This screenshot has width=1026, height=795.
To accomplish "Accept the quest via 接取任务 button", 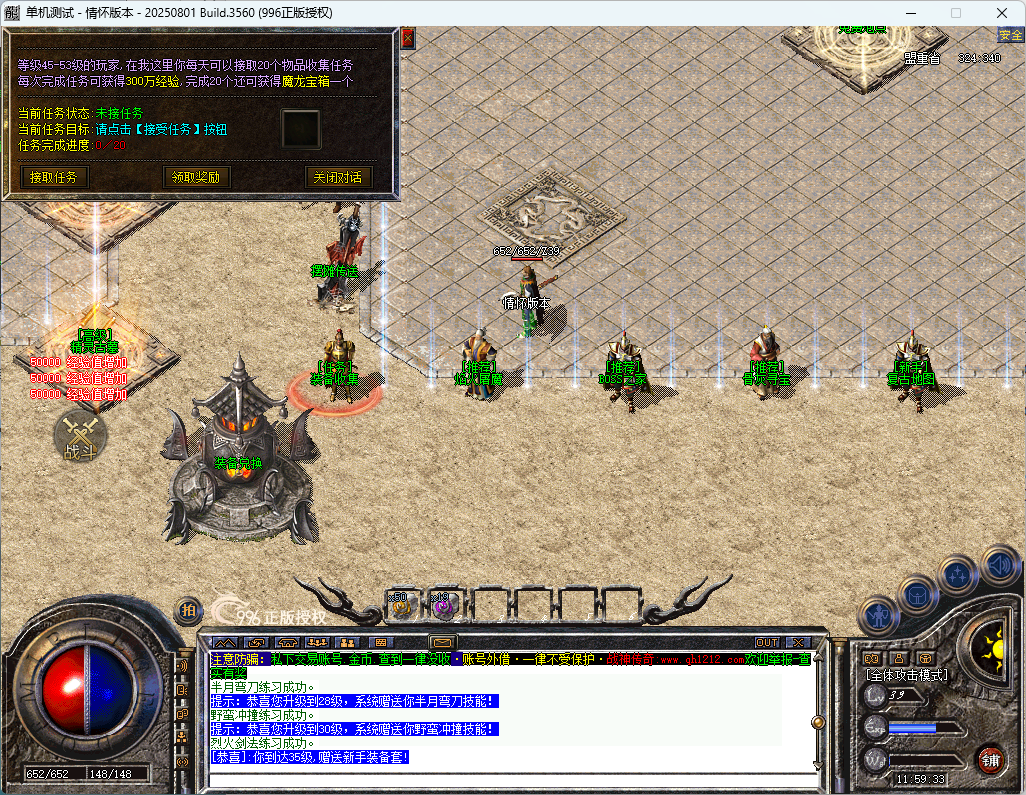I will pyautogui.click(x=54, y=177).
